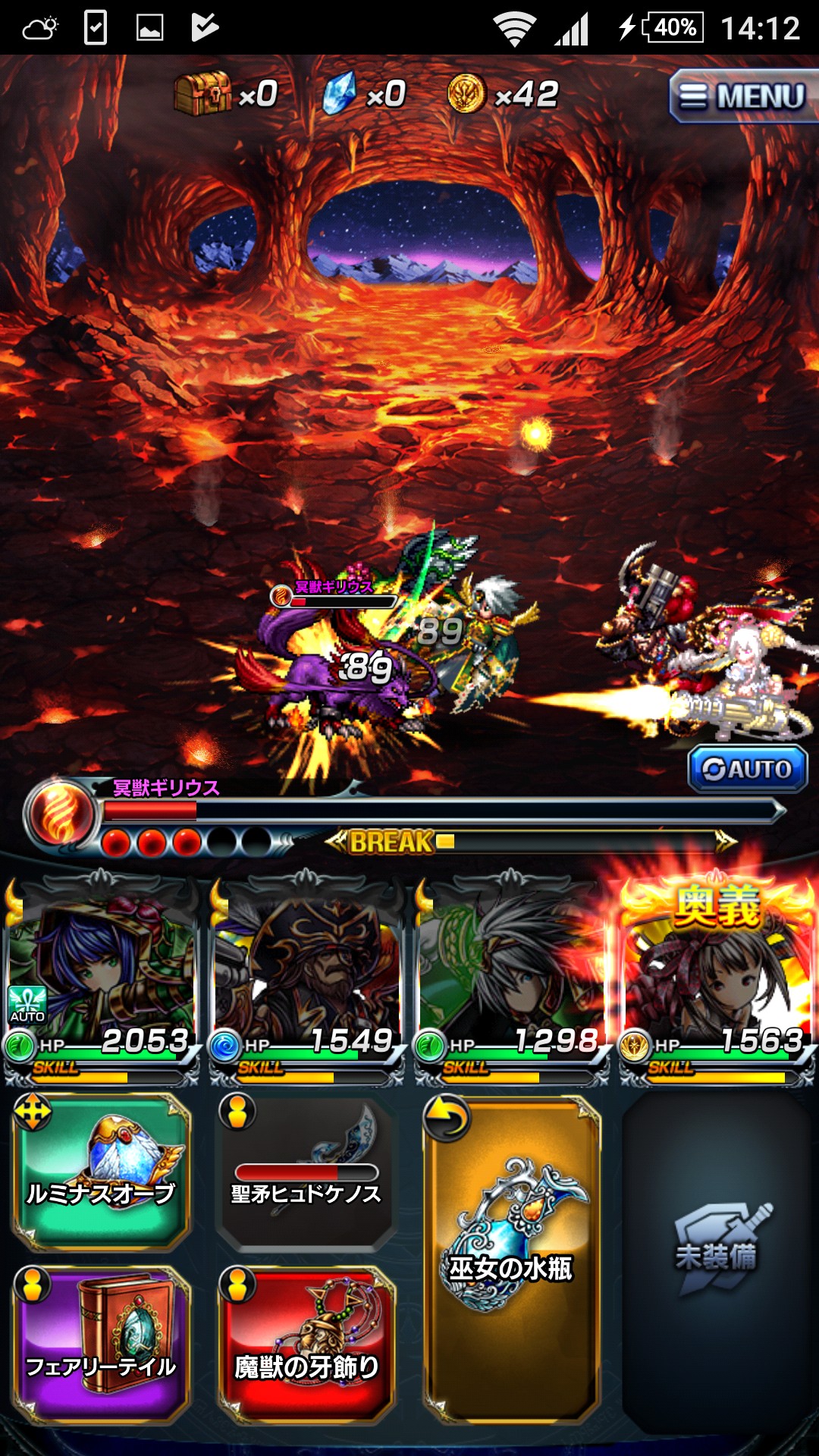Select the 聖矛ヒュドケノス weapon slot

(306, 1172)
